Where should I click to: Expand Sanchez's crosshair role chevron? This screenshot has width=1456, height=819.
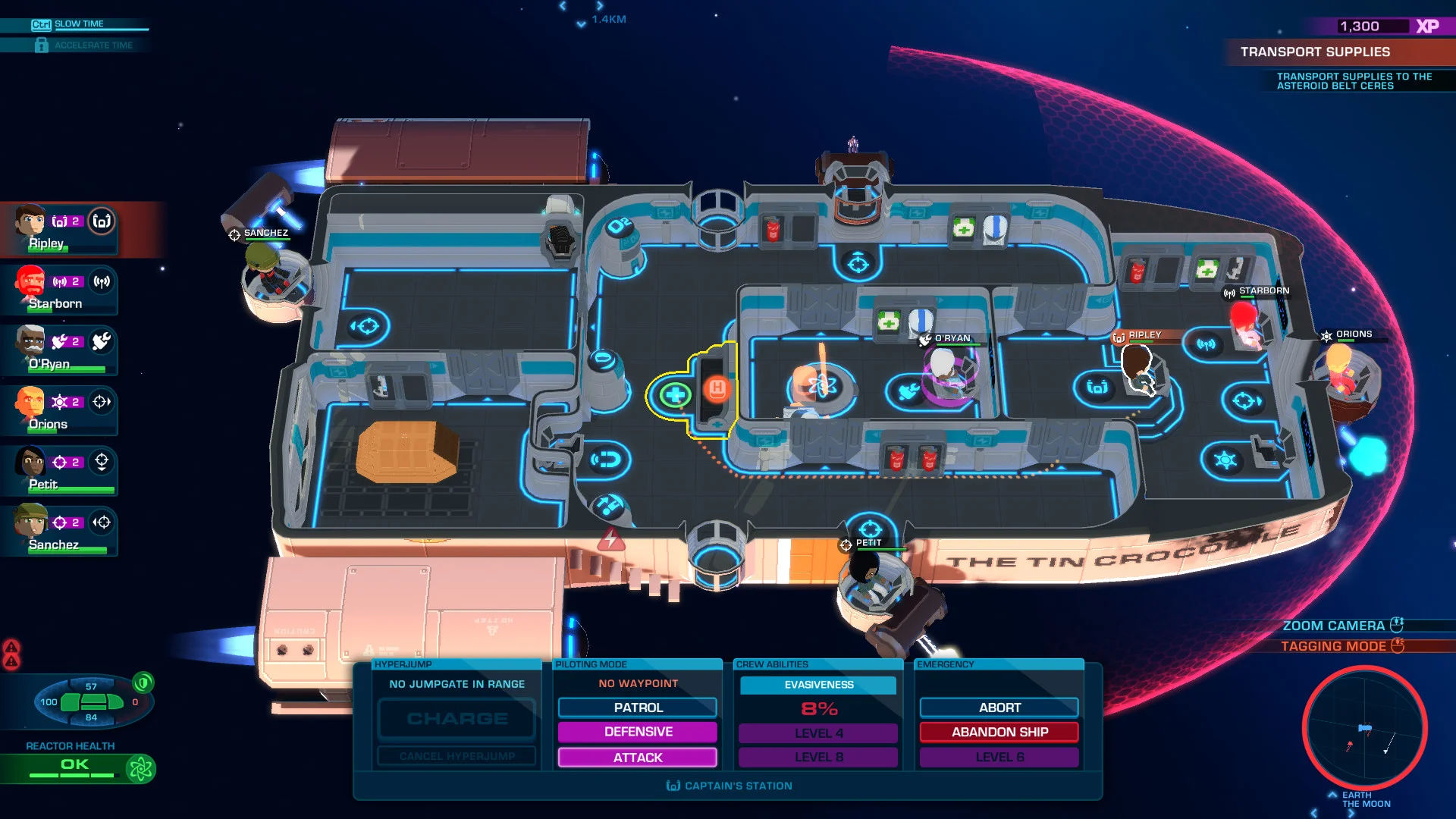pyautogui.click(x=101, y=522)
